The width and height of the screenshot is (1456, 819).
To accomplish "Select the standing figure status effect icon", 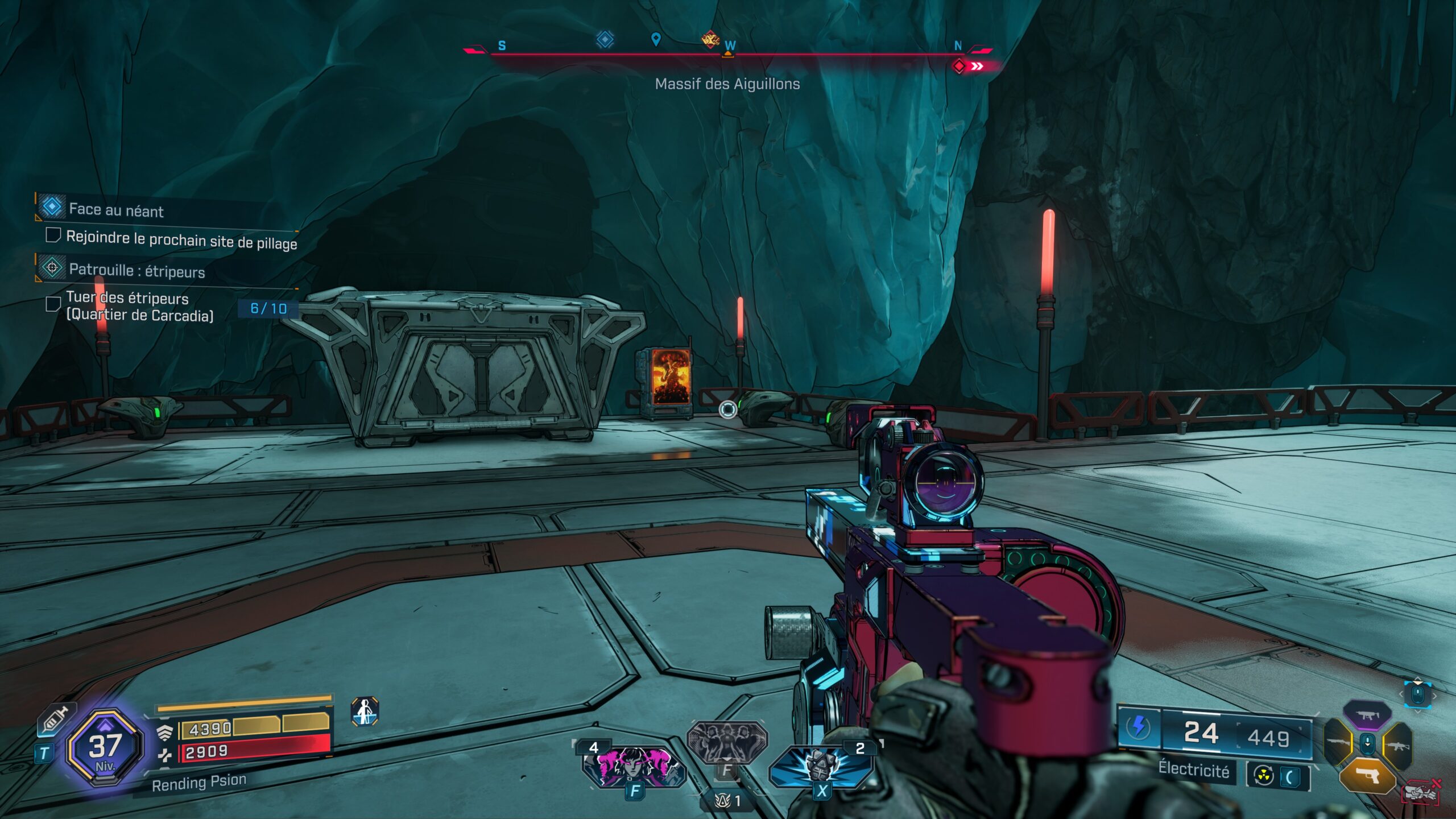I will point(365,712).
